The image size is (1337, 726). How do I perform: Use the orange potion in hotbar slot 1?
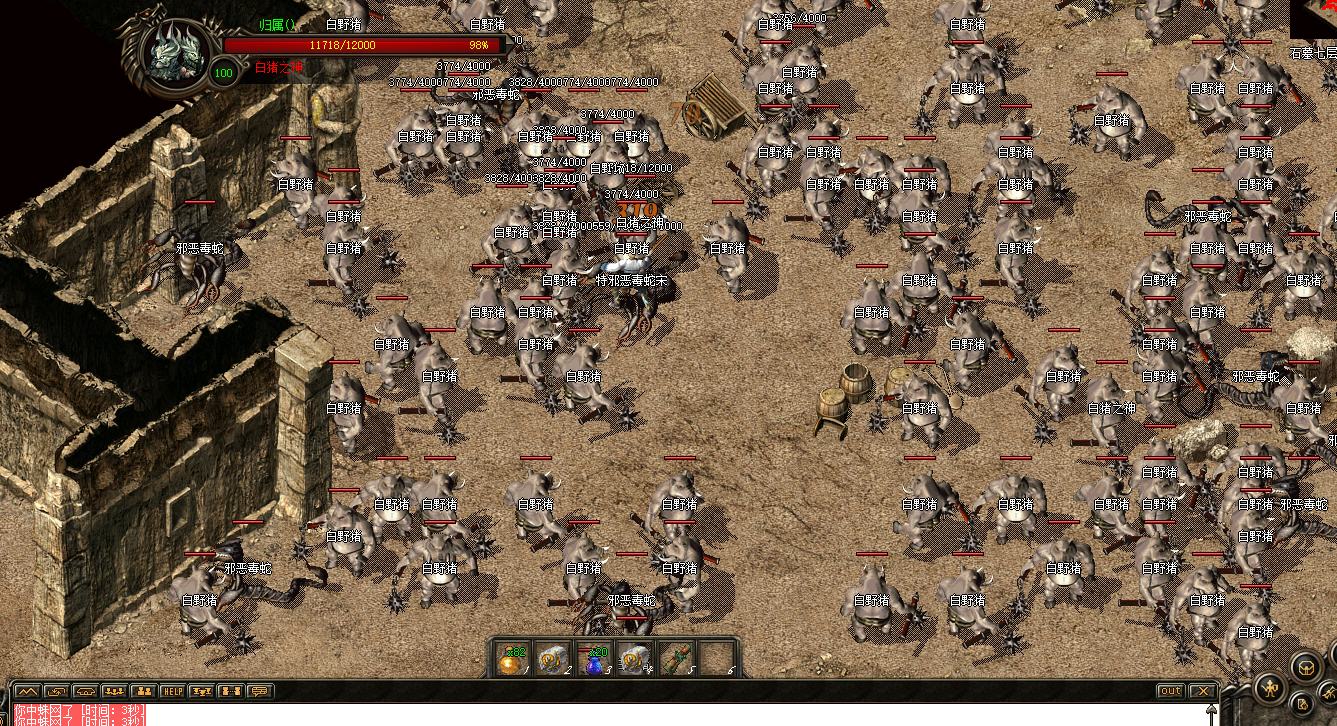point(513,659)
